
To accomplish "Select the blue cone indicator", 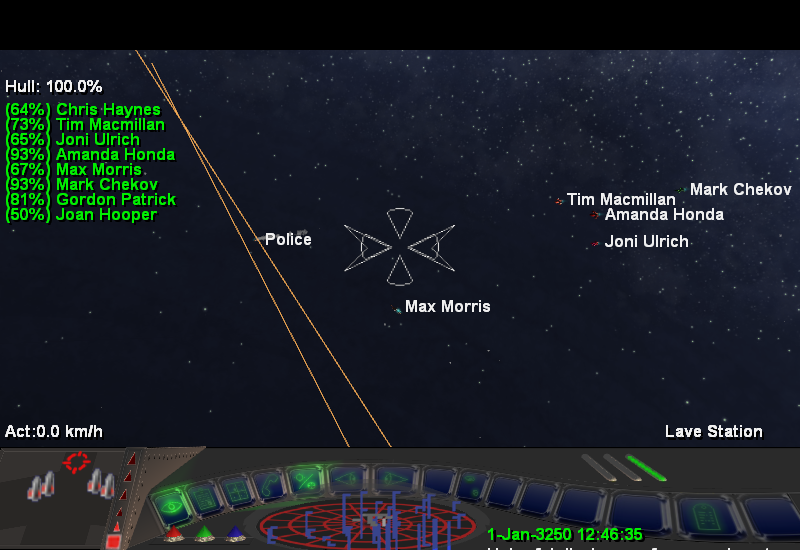I will pyautogui.click(x=234, y=534).
